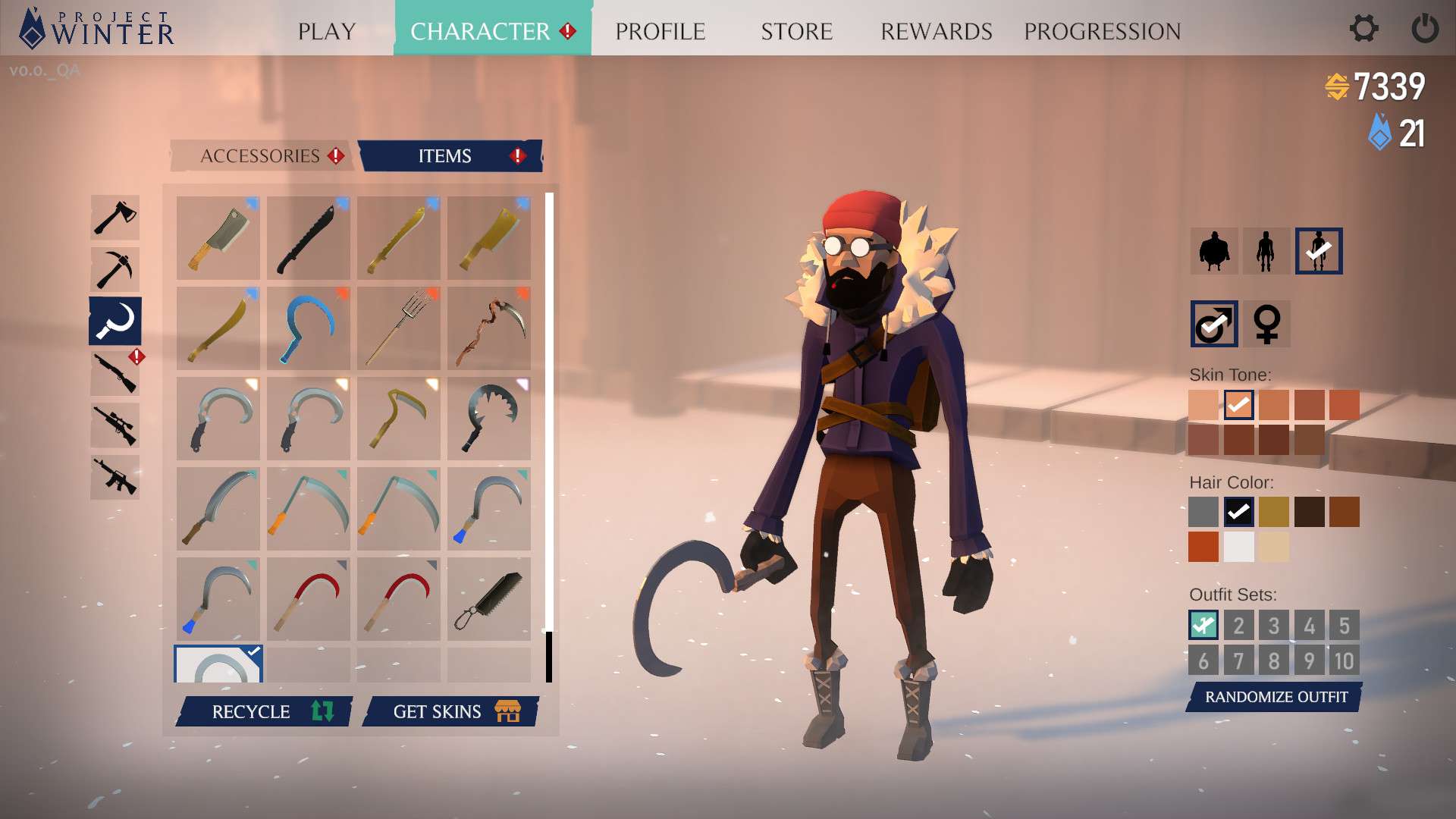Select the female gender symbol
The width and height of the screenshot is (1456, 819).
1266,324
